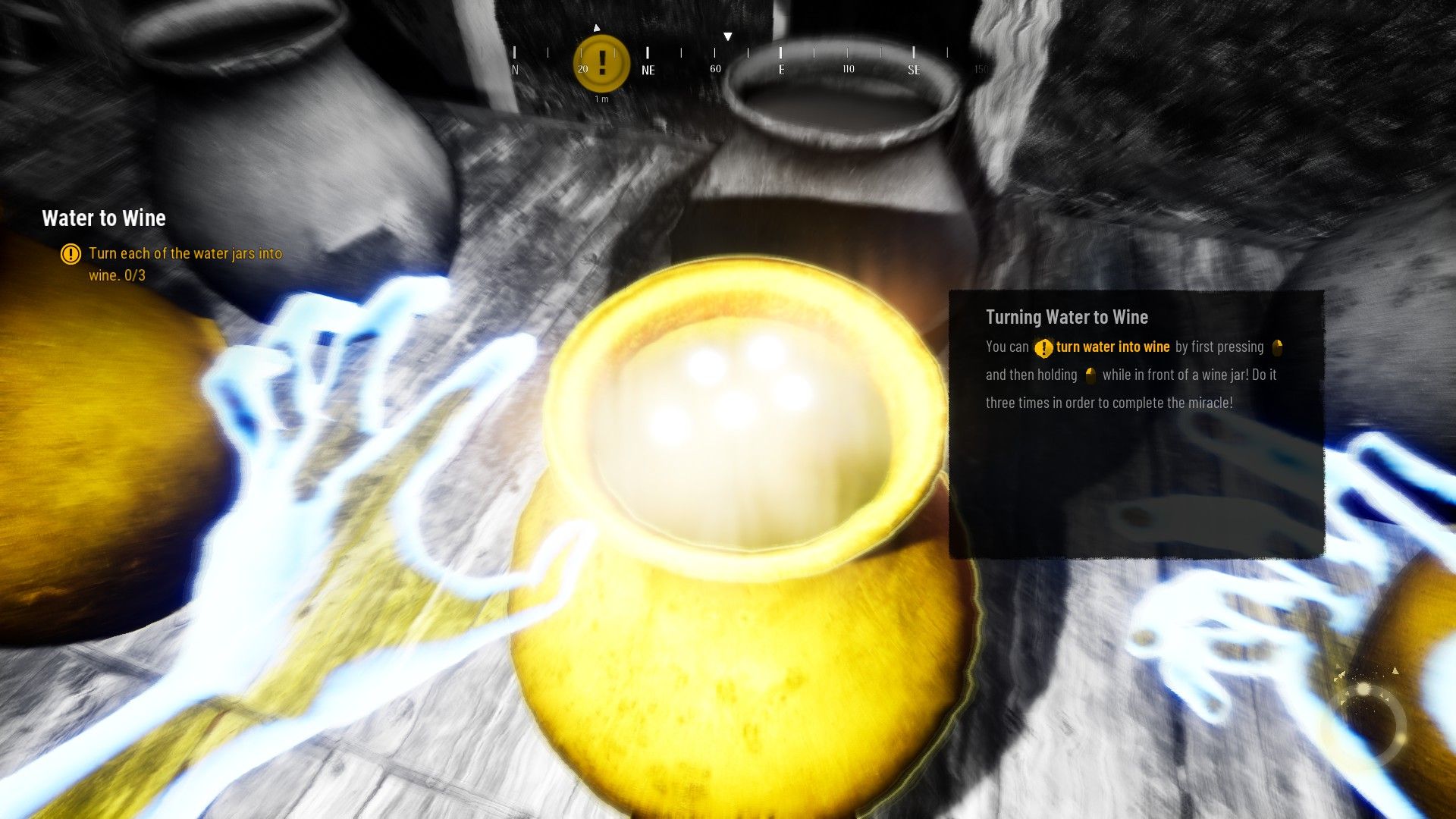
Task: Click the downward triangle heading indicator on the compass
Action: (x=728, y=35)
